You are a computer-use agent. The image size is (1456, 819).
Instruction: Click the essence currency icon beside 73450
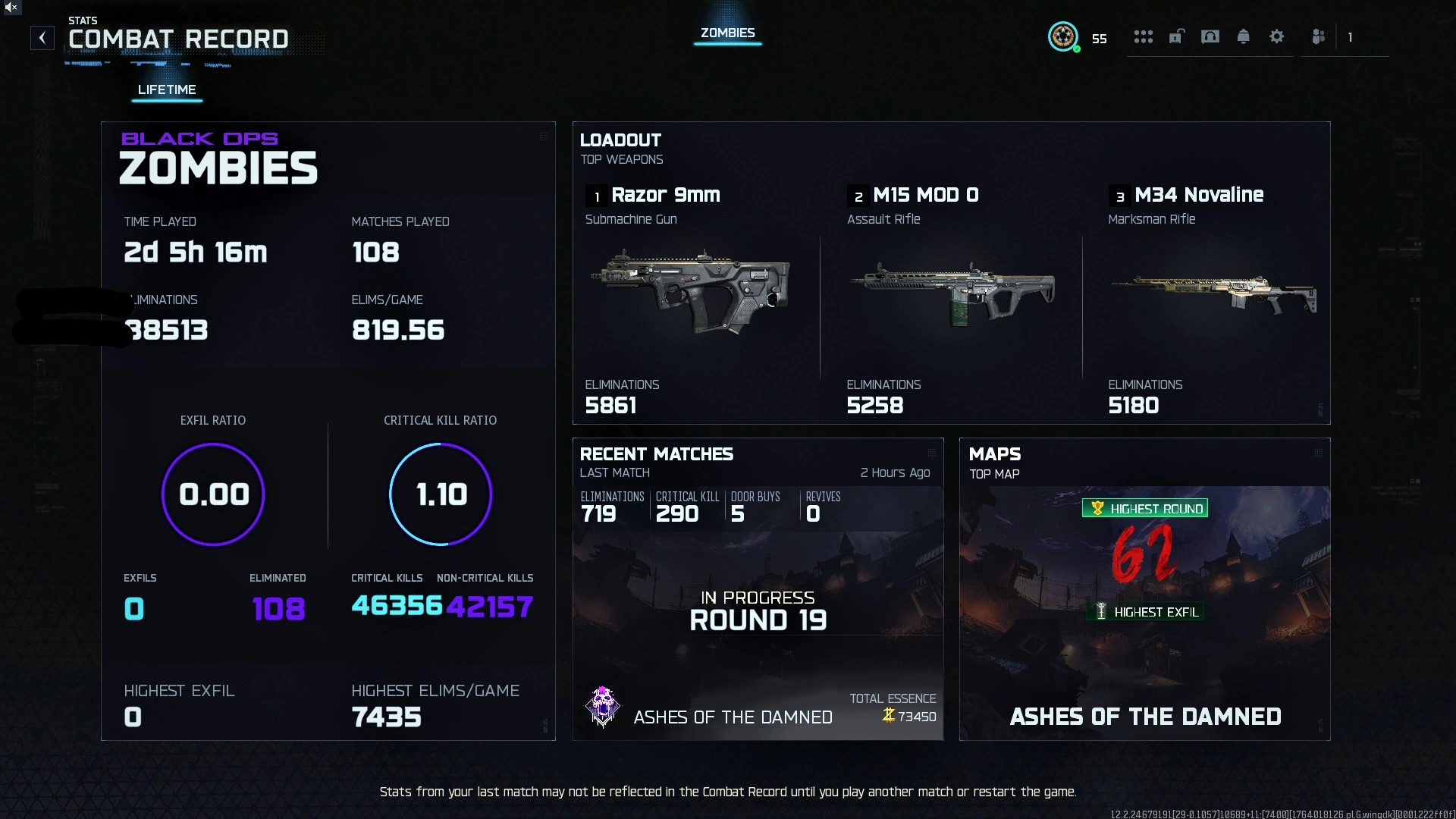pos(887,715)
